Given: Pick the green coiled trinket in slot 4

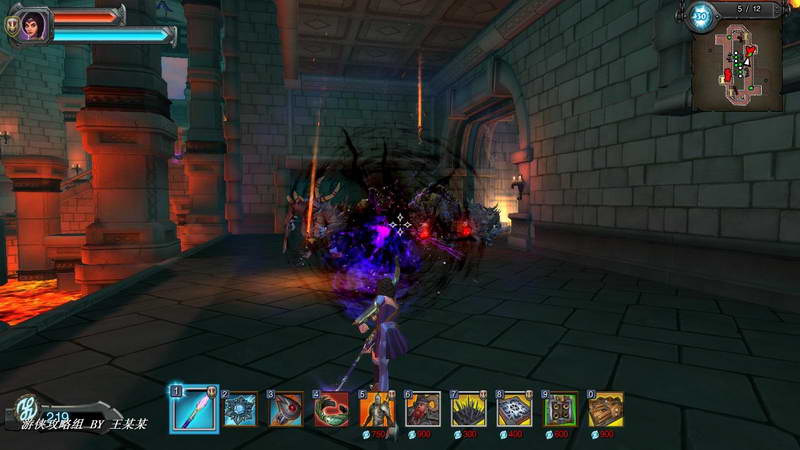Looking at the screenshot, I should 331,410.
